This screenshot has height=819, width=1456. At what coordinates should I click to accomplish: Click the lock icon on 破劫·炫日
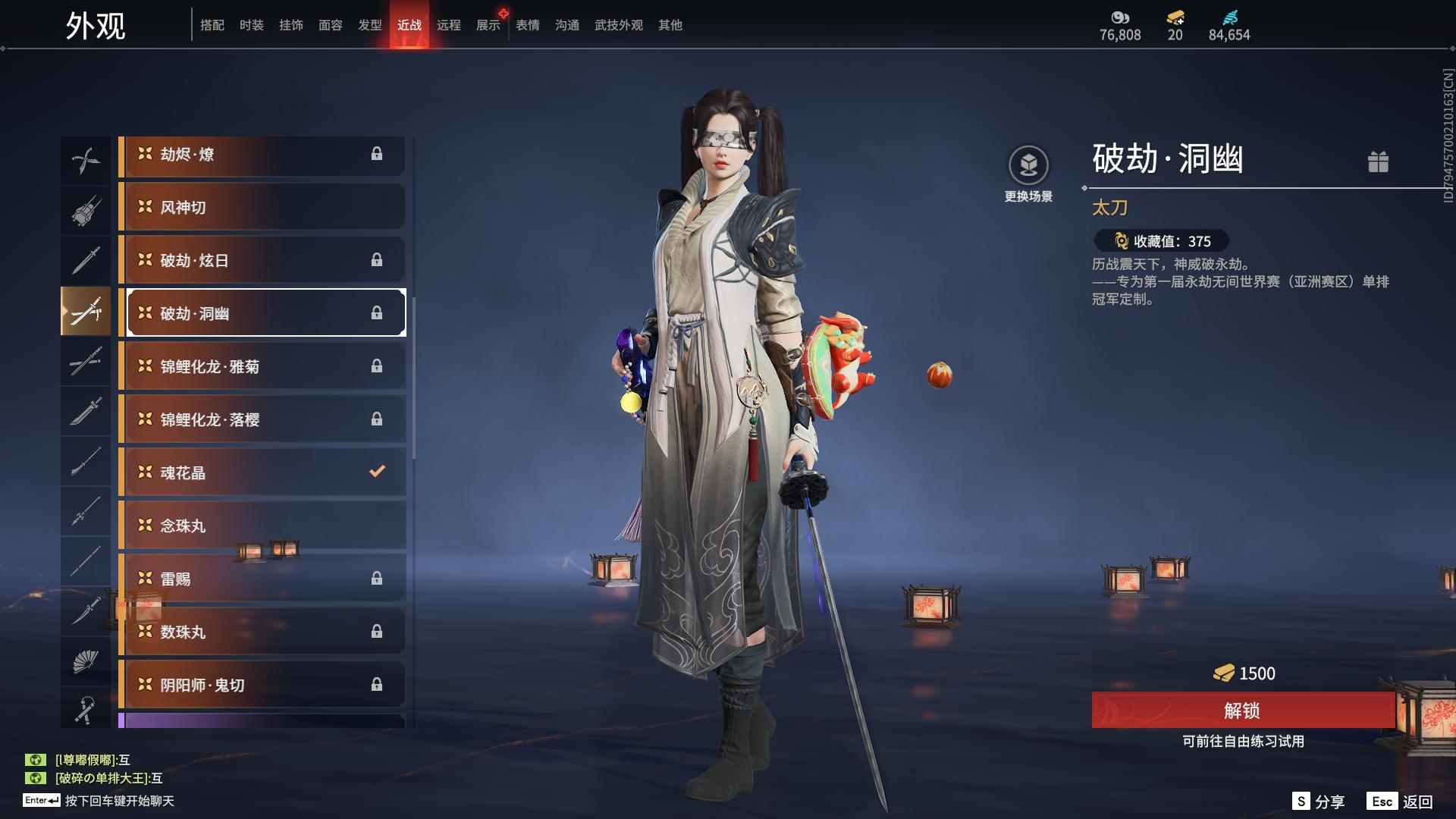point(377,259)
